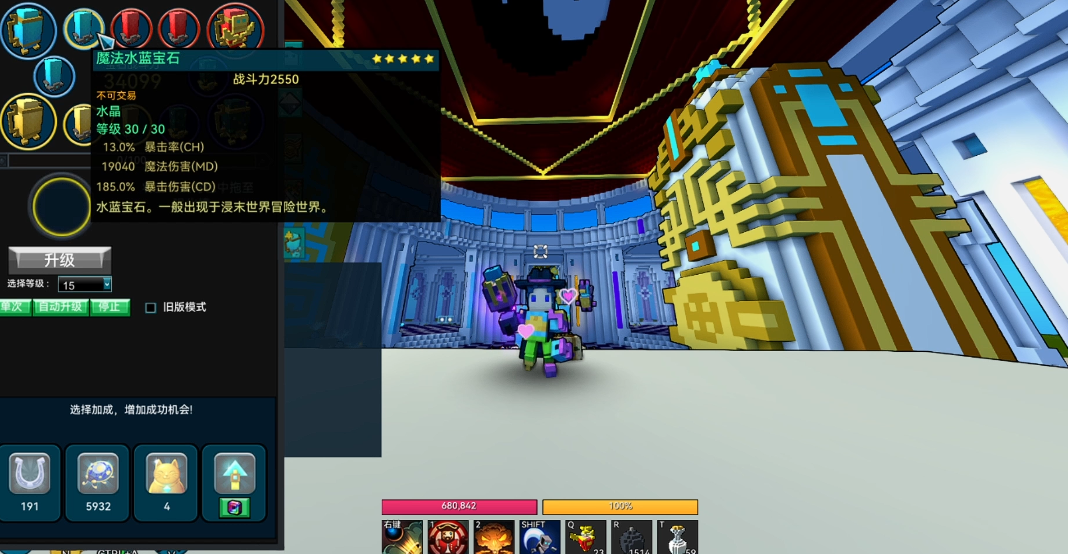This screenshot has height=554, width=1068.
Task: Open the 选择等级 level dropdown
Action: click(85, 285)
